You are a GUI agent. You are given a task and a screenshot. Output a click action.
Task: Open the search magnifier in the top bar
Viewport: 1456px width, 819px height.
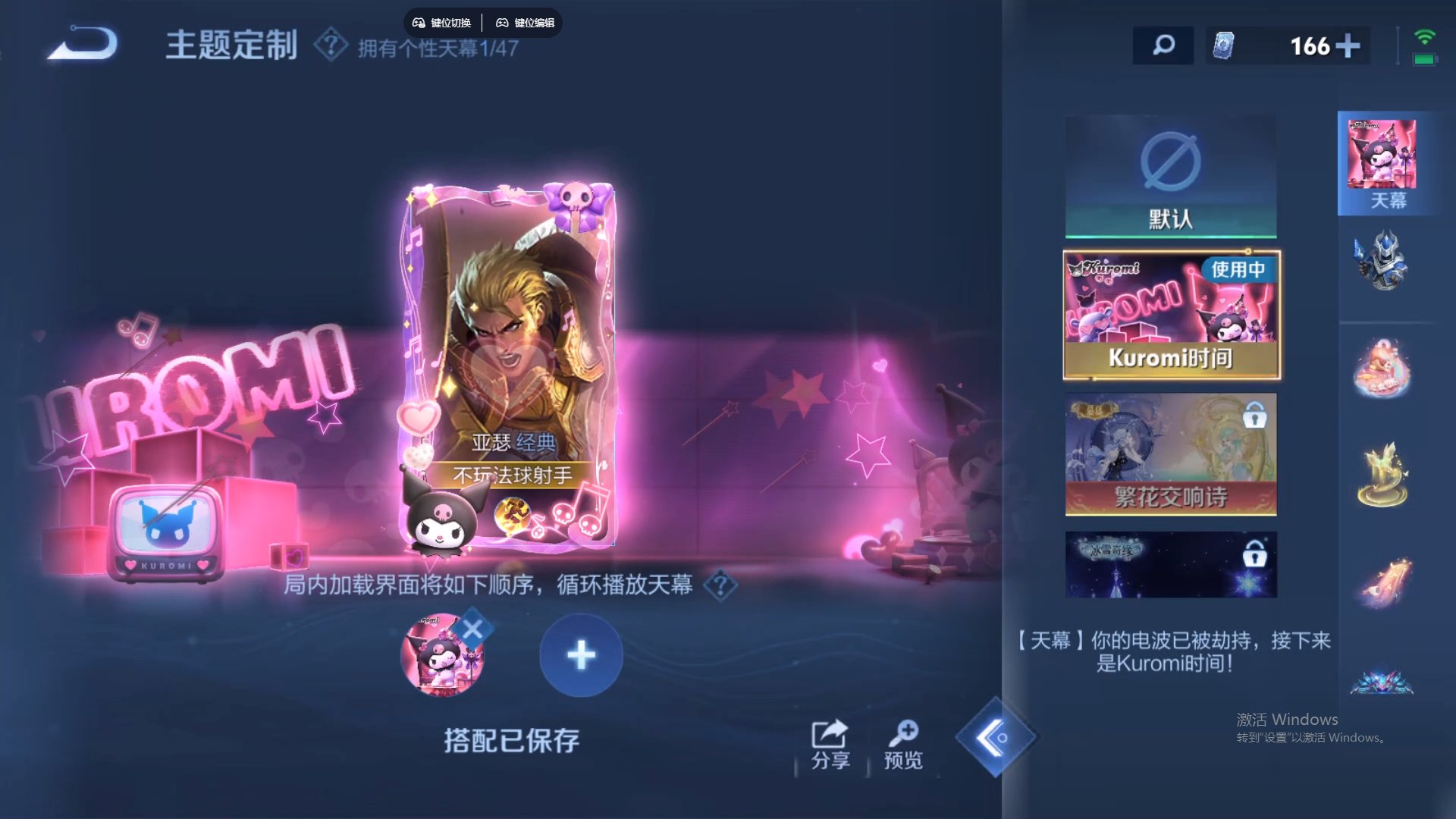point(1163,45)
